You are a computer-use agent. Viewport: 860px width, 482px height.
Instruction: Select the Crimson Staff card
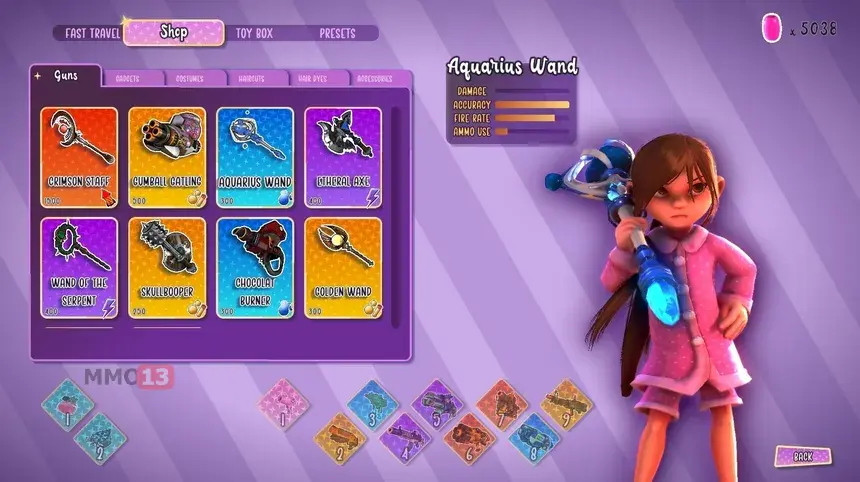(79, 156)
